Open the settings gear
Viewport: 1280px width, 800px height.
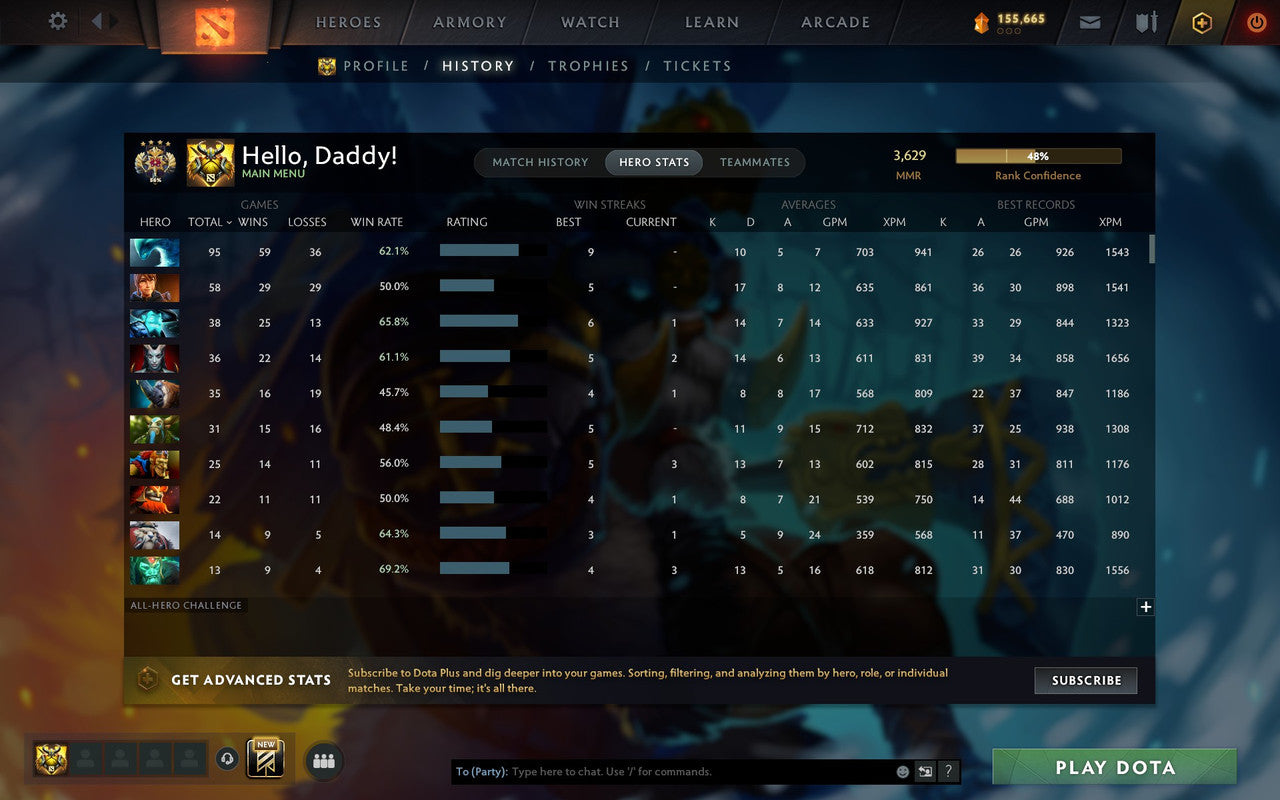[57, 21]
